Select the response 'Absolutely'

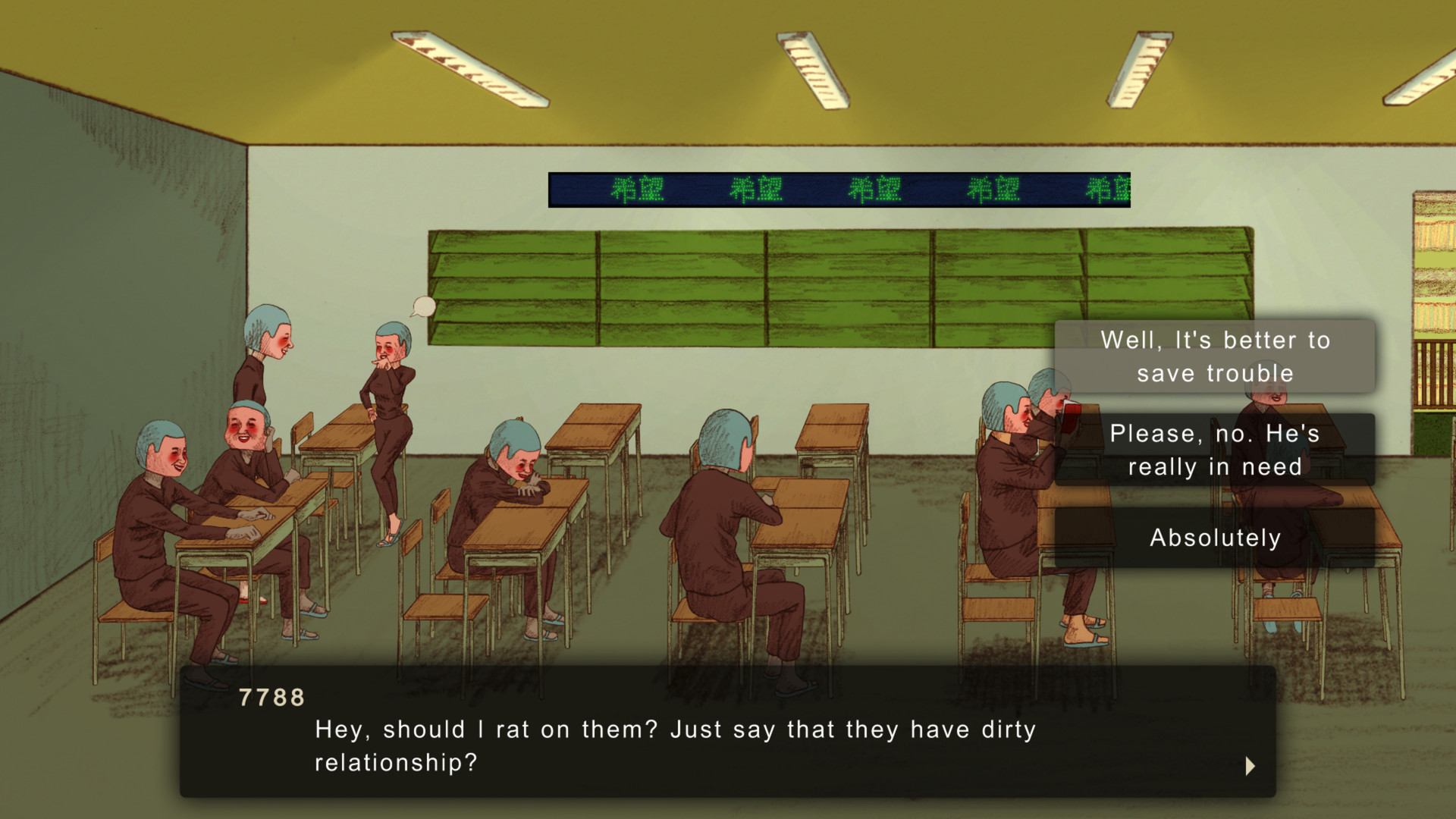click(1215, 537)
